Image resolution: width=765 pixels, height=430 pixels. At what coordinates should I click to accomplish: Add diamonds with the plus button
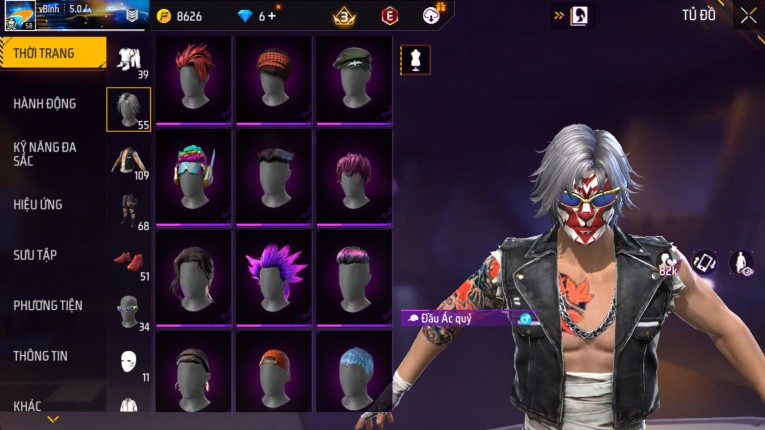pos(273,16)
